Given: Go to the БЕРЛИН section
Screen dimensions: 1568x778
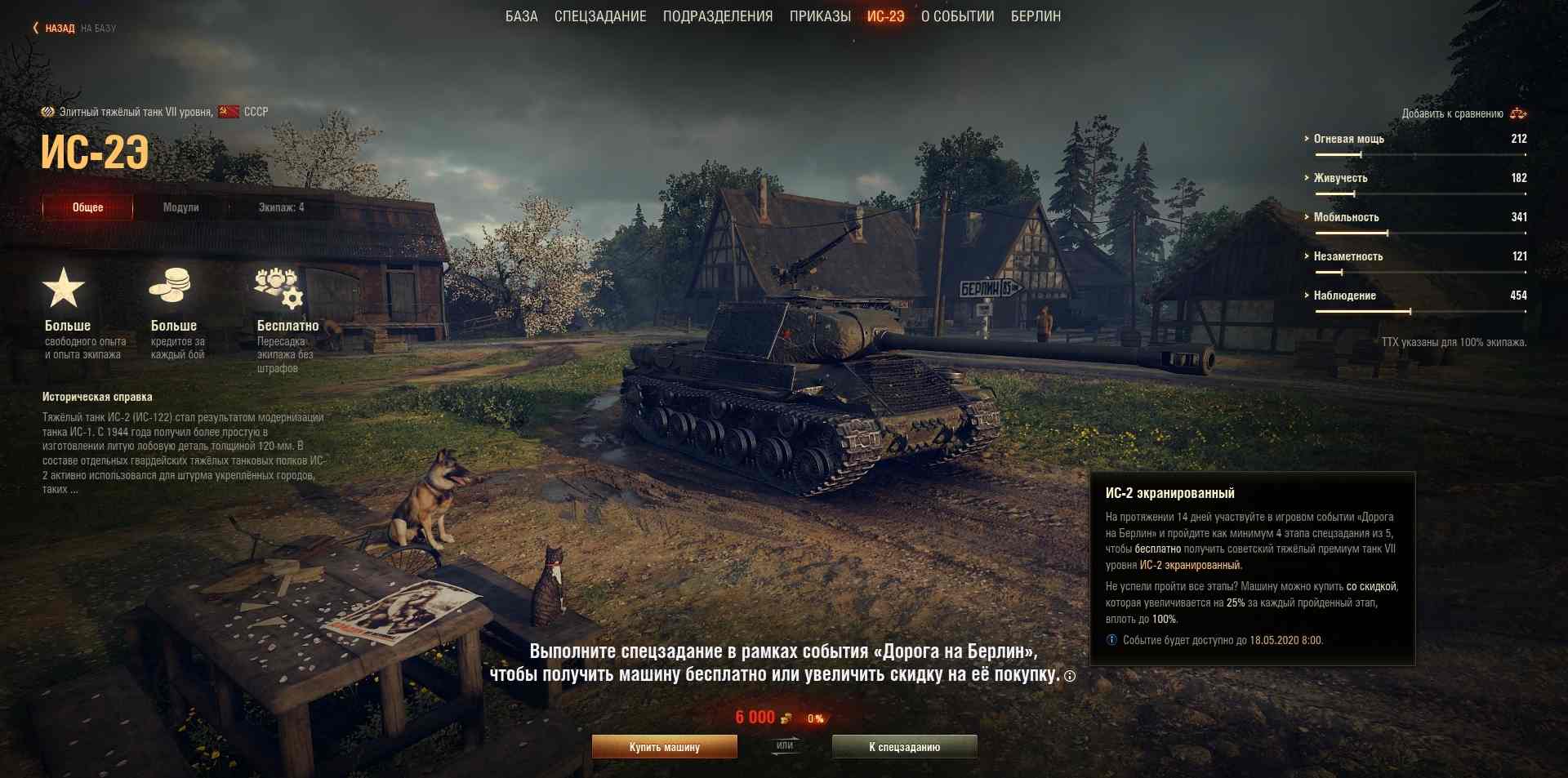Looking at the screenshot, I should pos(1036,16).
